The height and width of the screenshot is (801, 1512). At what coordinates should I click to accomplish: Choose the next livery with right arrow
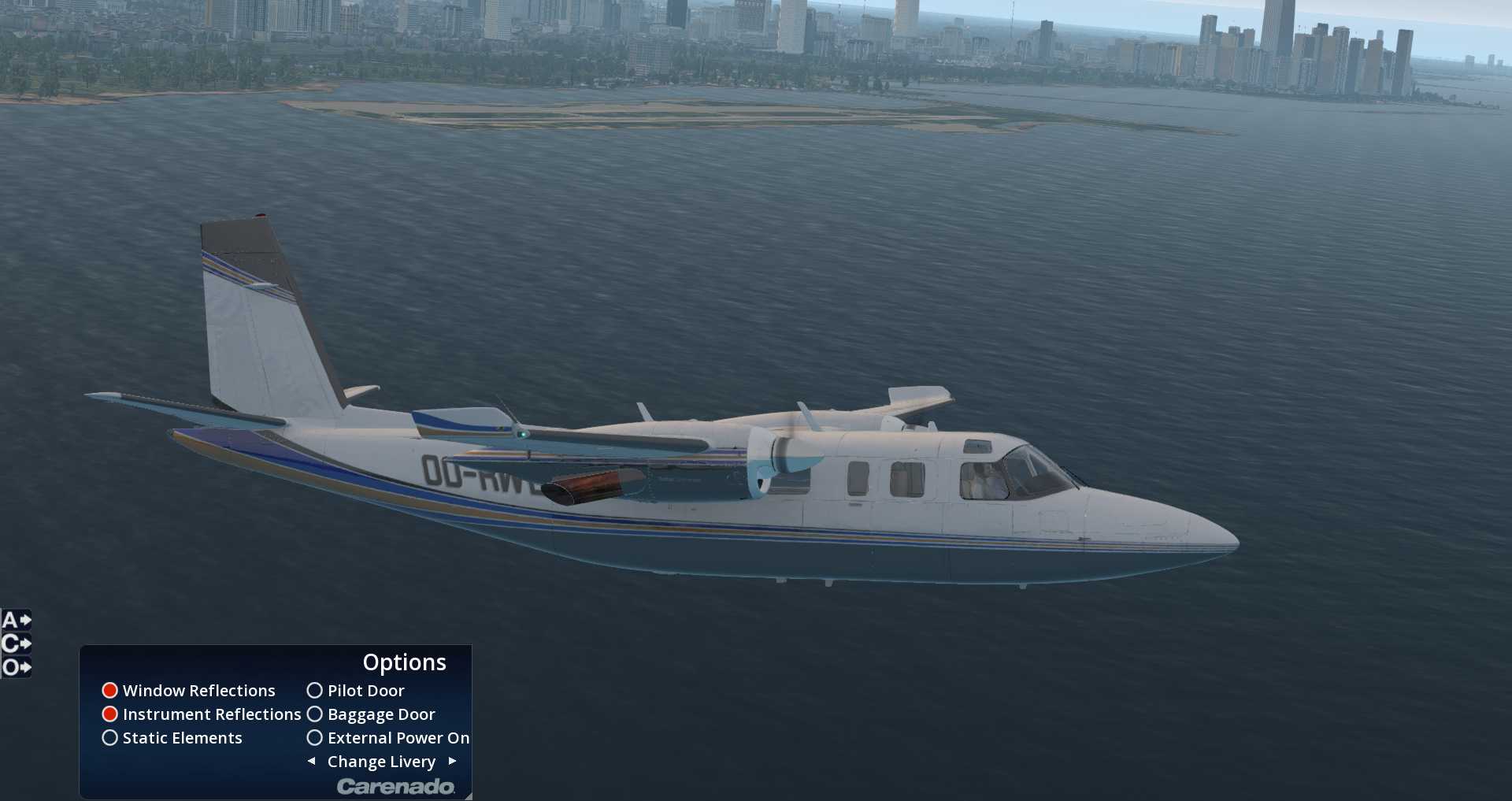point(452,761)
